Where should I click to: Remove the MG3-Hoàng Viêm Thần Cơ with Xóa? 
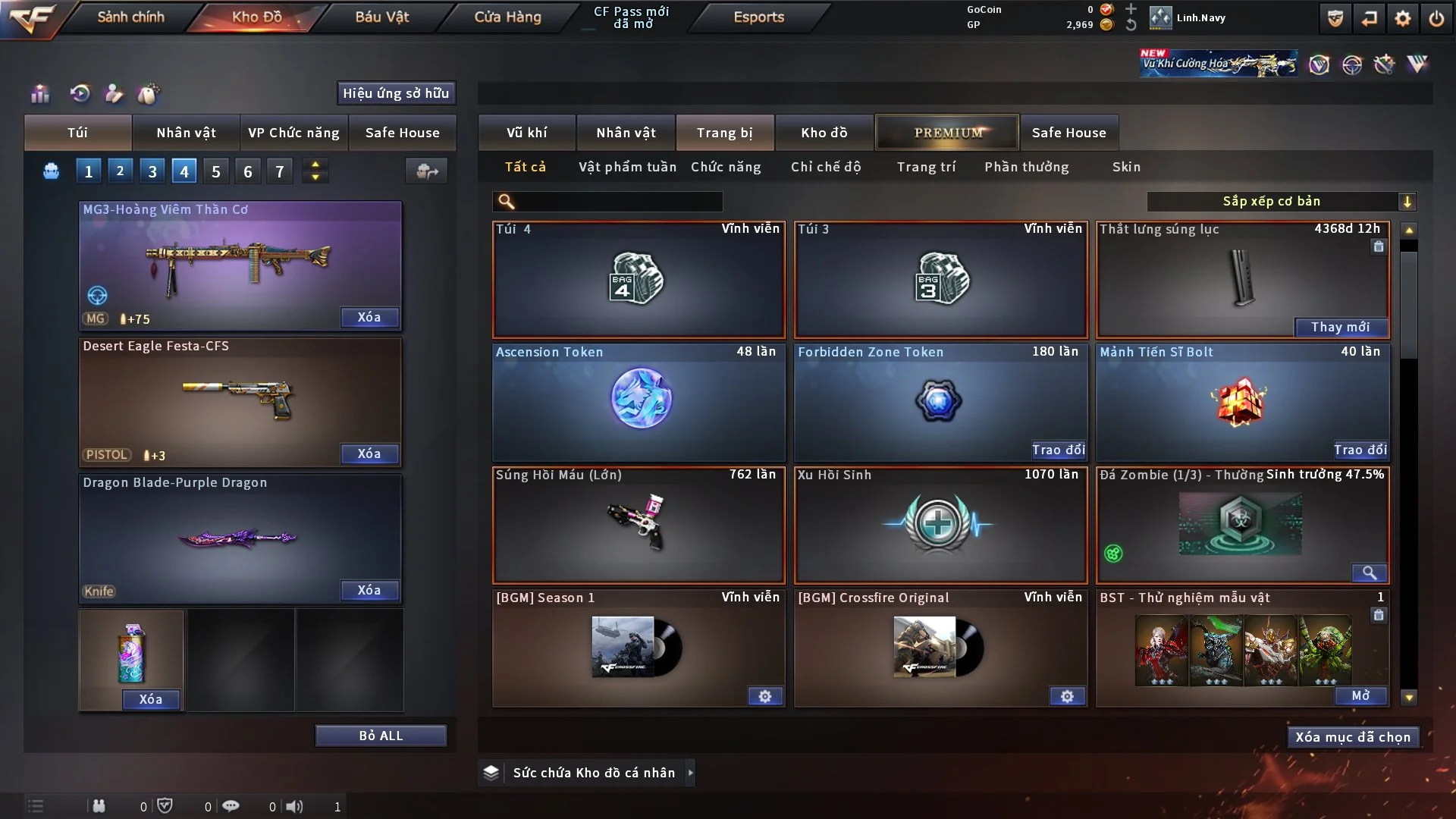369,317
